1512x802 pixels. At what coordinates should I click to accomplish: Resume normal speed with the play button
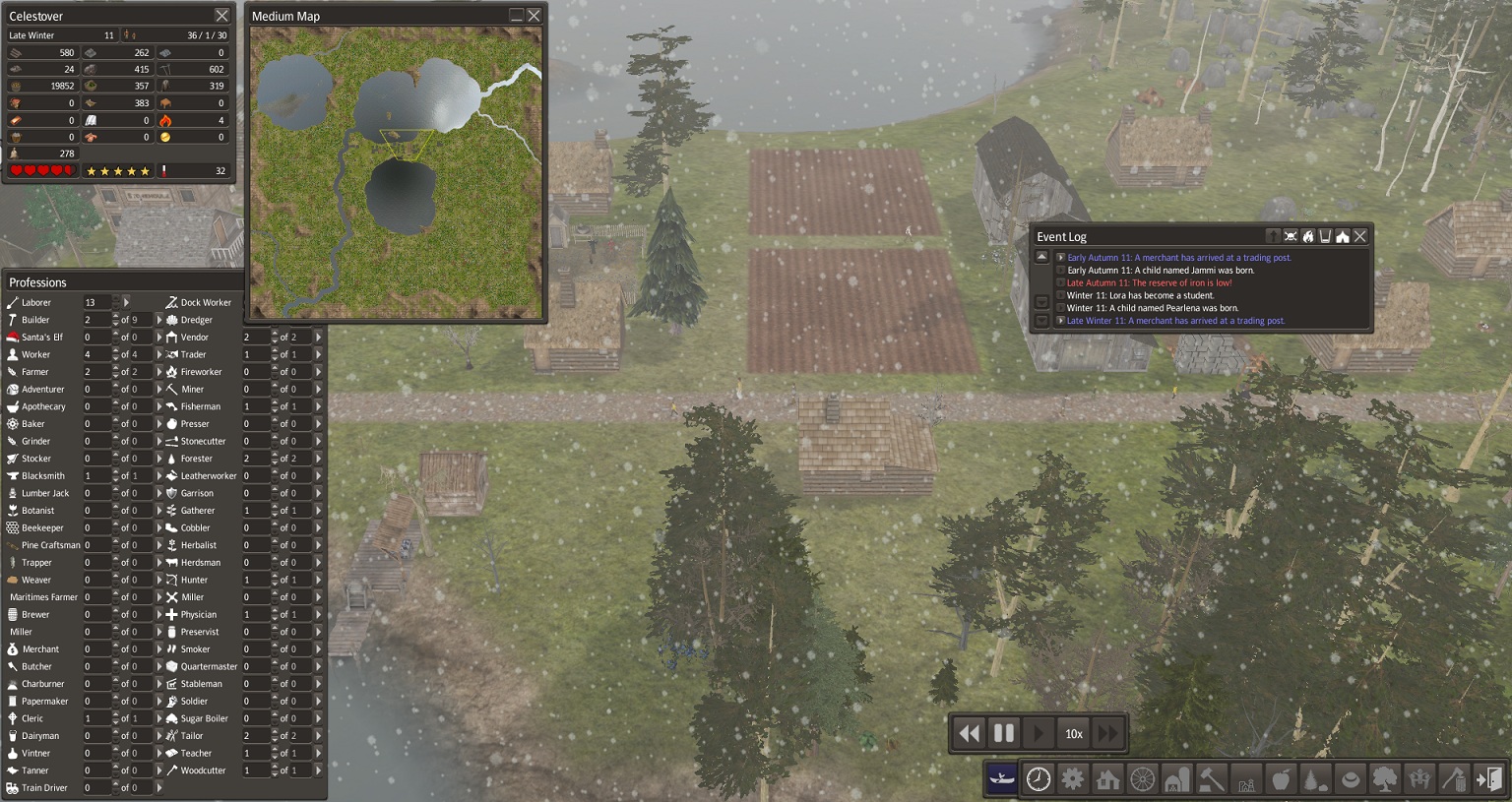(x=1038, y=733)
